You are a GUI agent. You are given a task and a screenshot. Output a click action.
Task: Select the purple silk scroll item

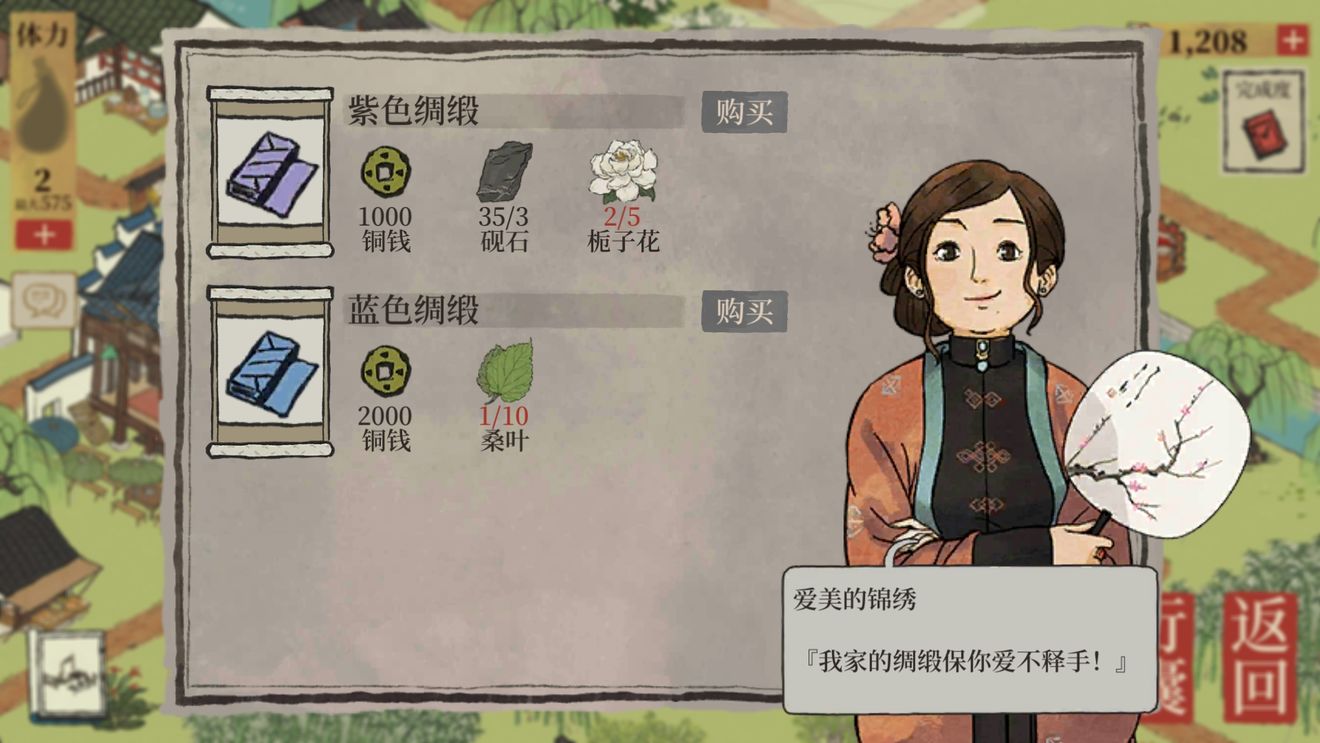point(270,172)
